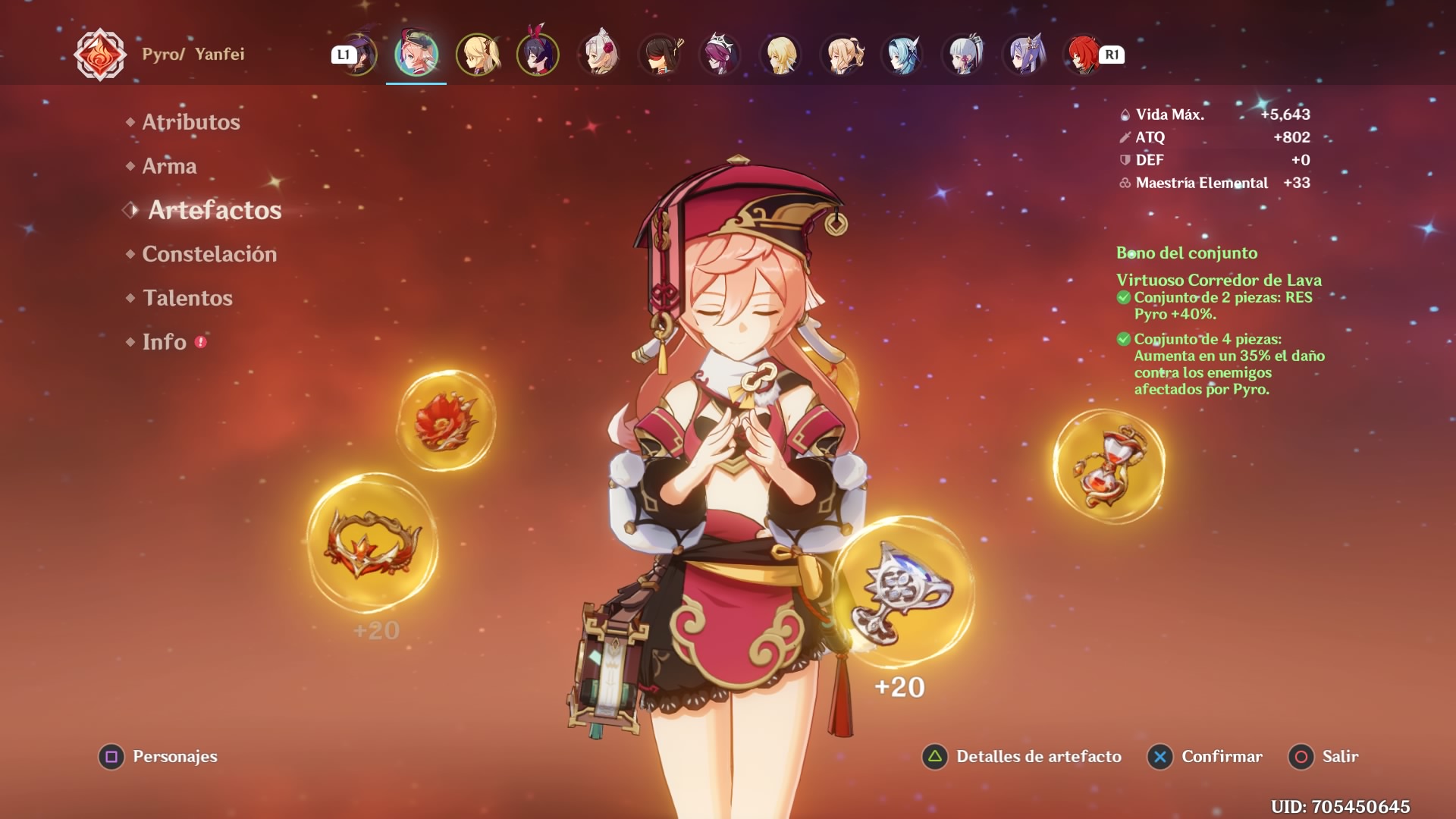
Task: Select the highlighted Yanfei portrait
Action: pos(416,55)
